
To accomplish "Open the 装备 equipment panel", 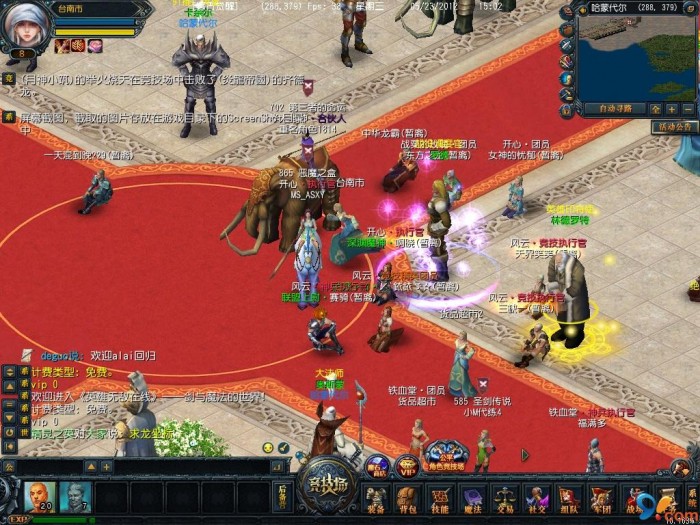I will click(x=376, y=498).
